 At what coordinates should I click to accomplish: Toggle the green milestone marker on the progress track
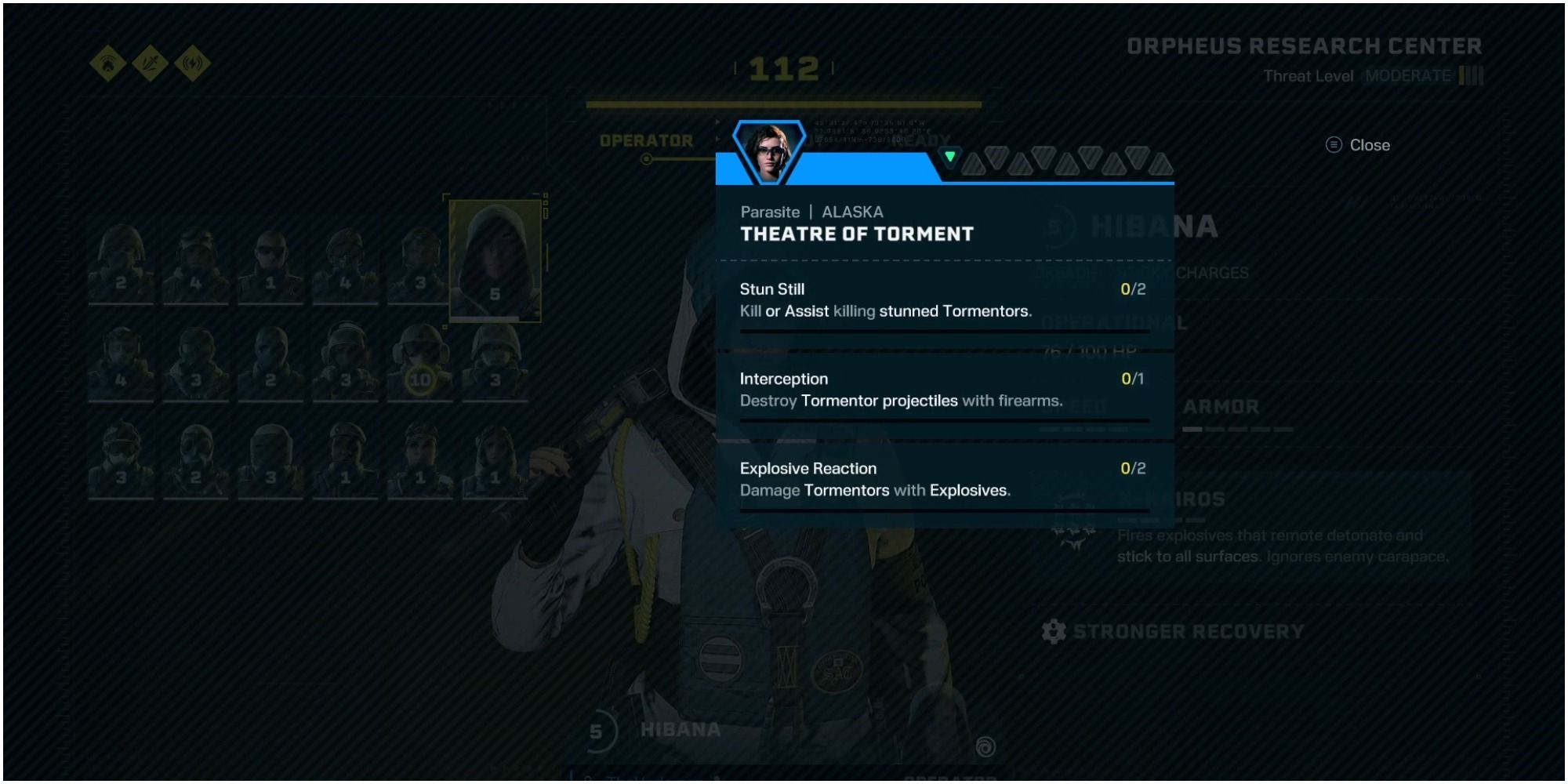click(950, 157)
